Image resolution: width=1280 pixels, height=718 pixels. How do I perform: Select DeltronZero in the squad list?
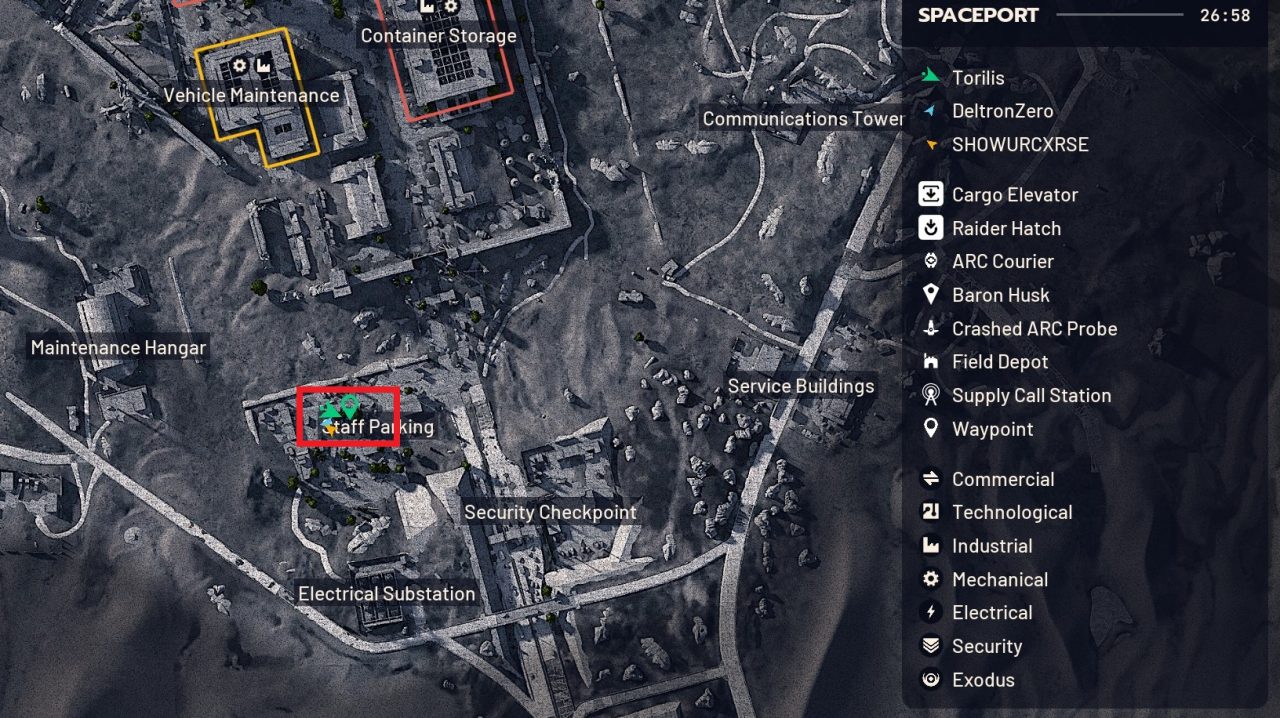coord(1004,111)
